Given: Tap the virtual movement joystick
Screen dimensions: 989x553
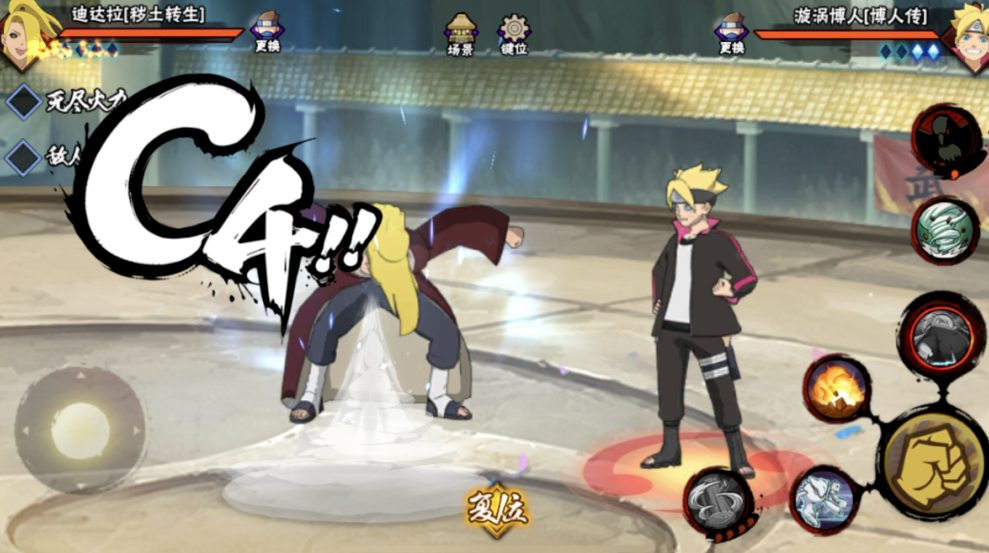Looking at the screenshot, I should pyautogui.click(x=80, y=430).
